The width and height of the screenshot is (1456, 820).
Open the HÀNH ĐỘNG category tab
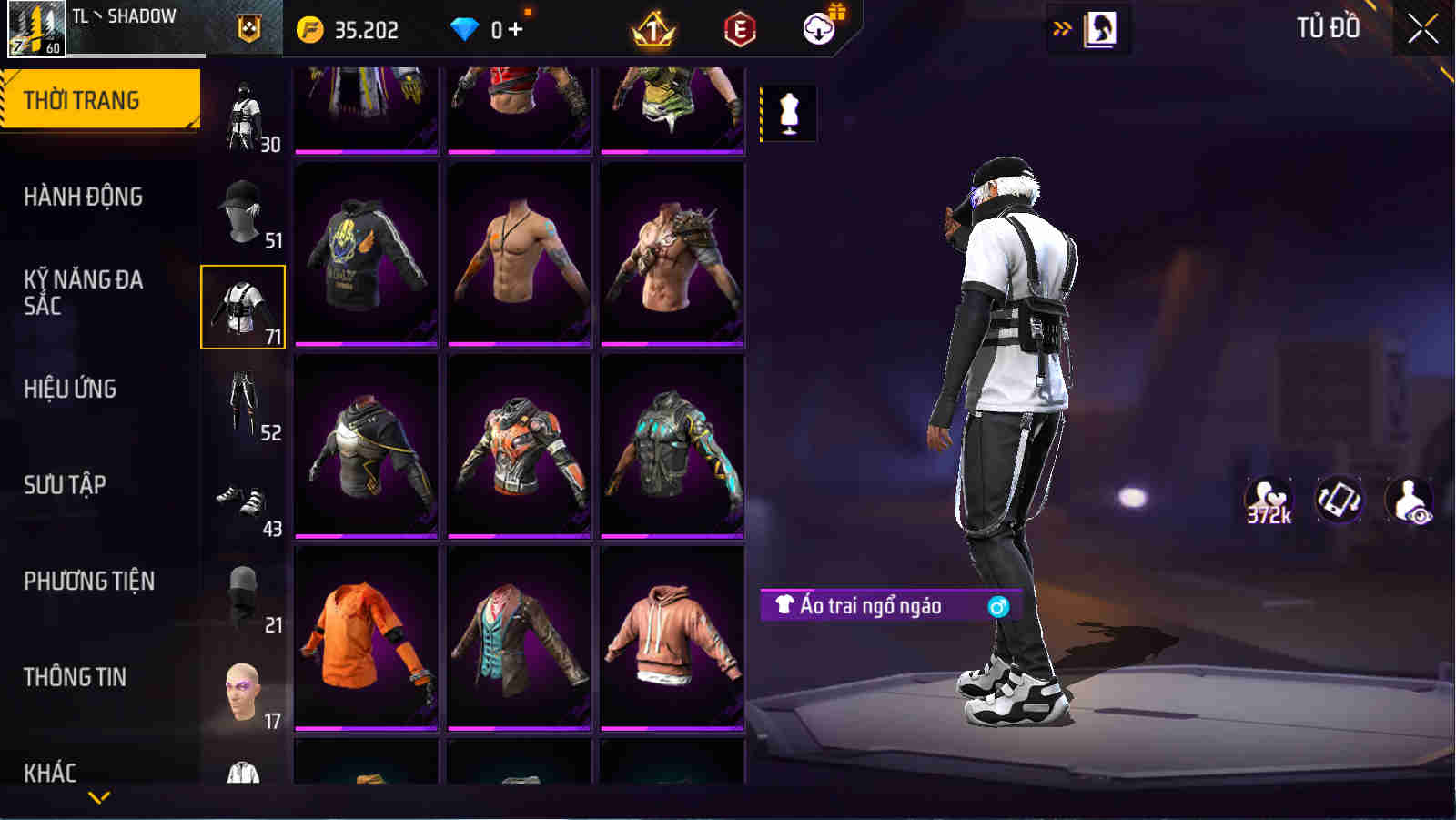[88, 196]
